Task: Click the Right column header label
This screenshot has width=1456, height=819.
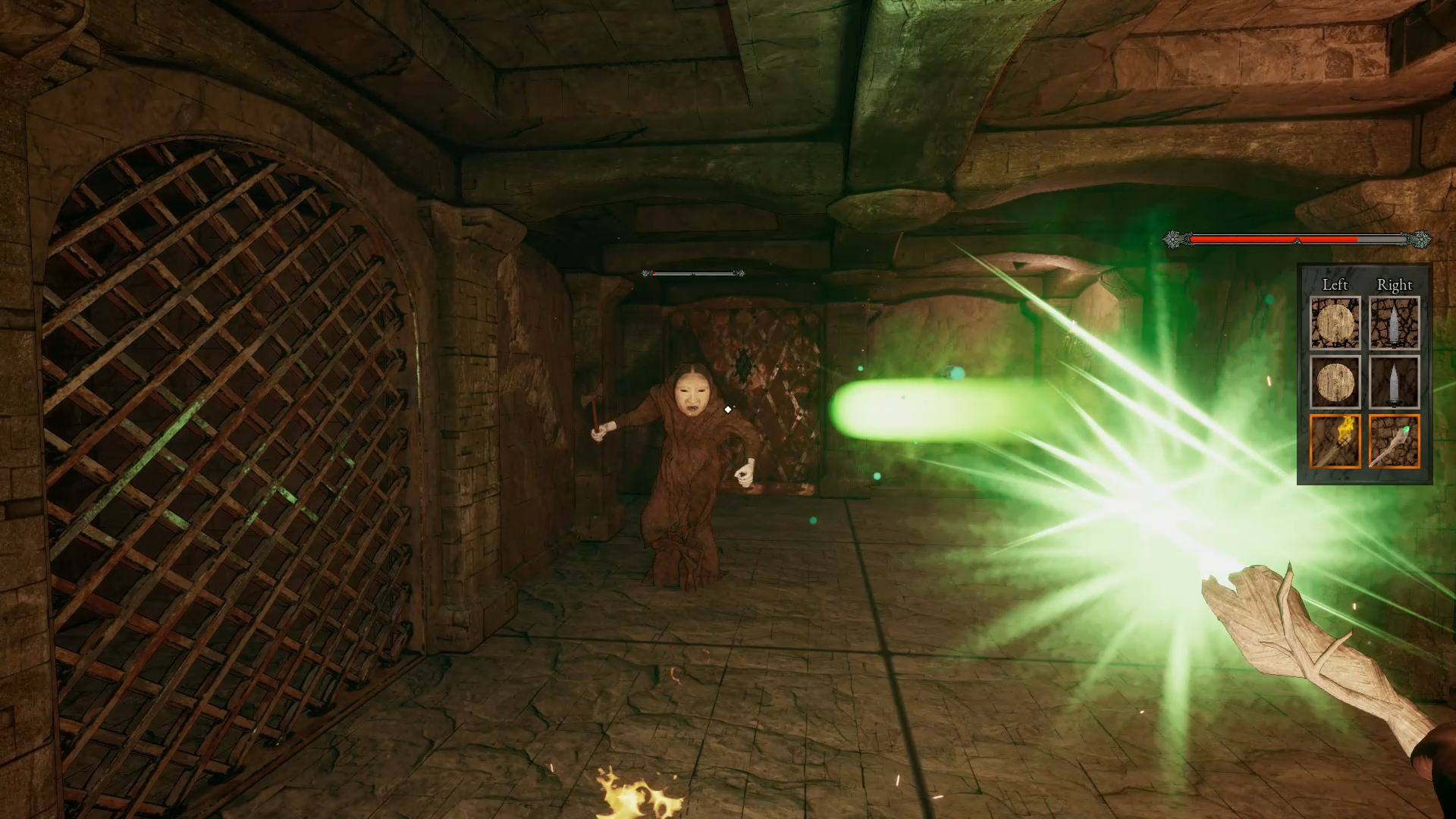Action: [x=1394, y=285]
